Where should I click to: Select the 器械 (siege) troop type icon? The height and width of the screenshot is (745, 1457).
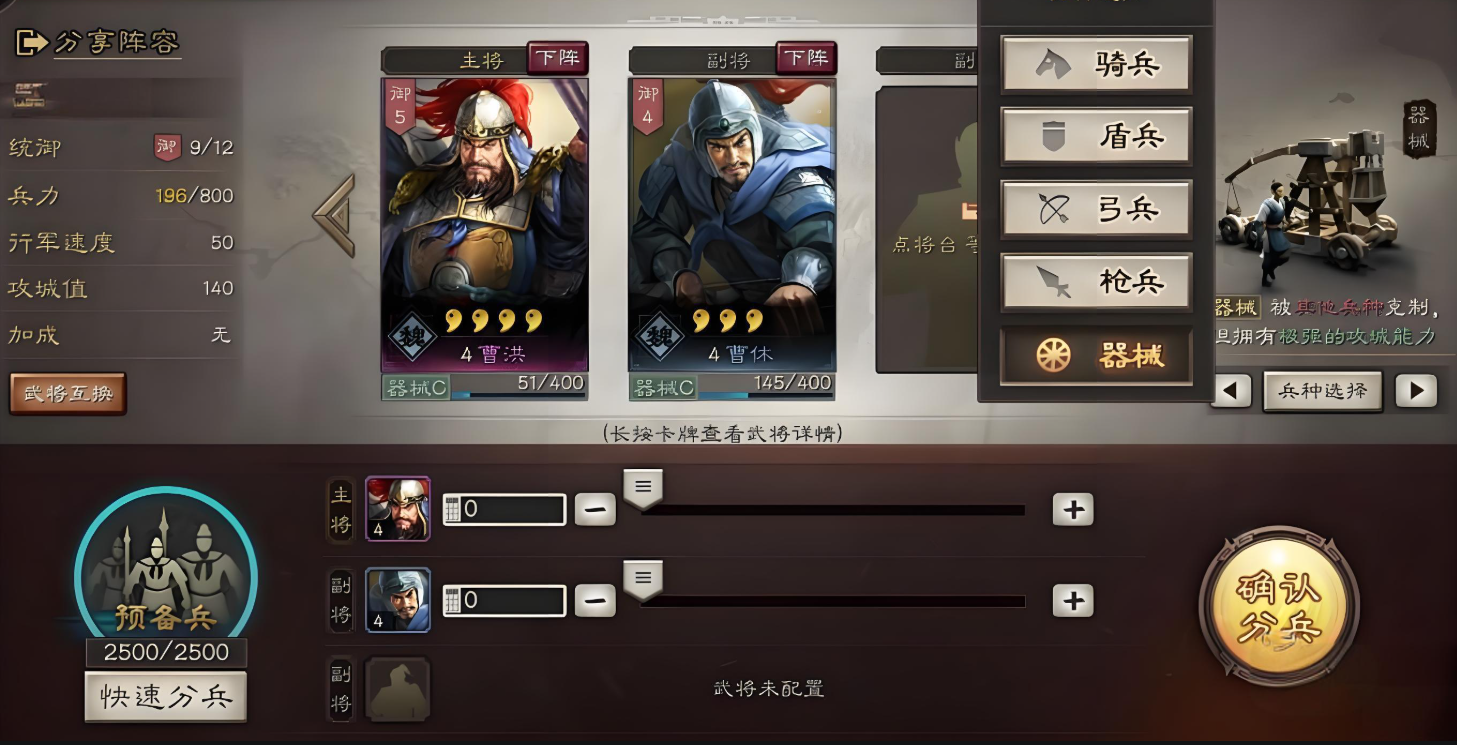(x=1096, y=355)
